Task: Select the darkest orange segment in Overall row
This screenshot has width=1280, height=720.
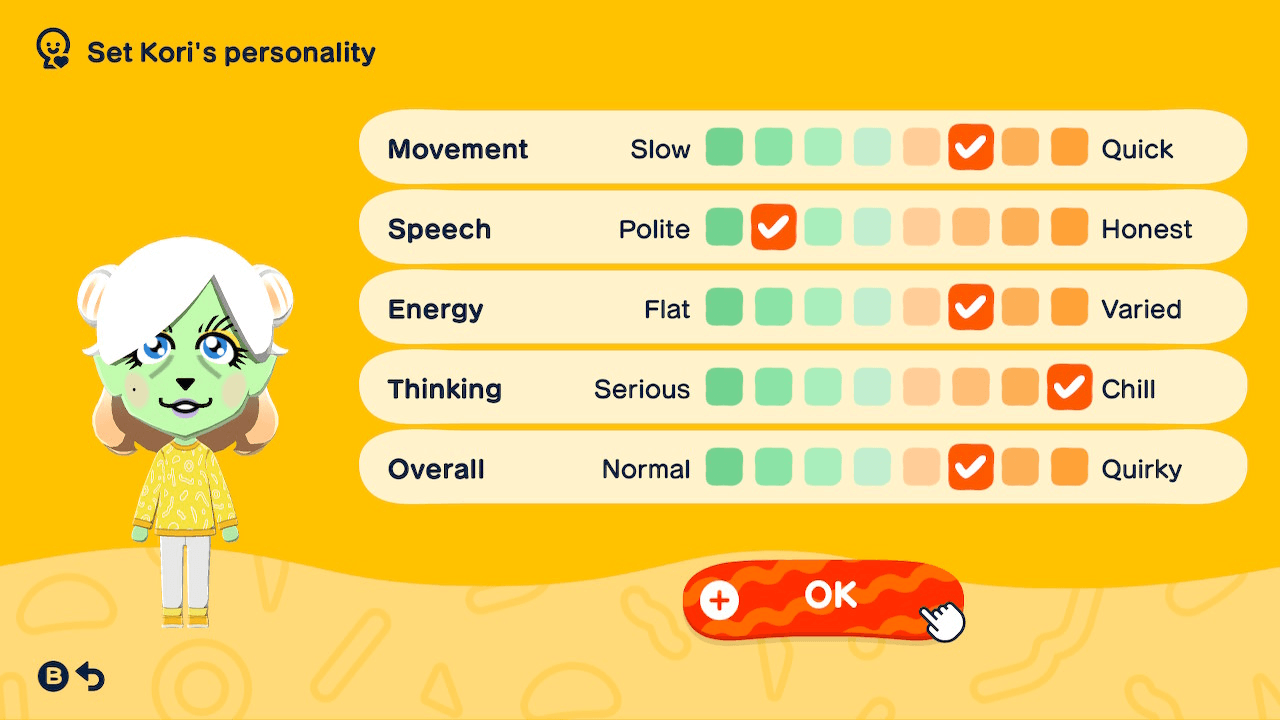Action: click(1069, 467)
